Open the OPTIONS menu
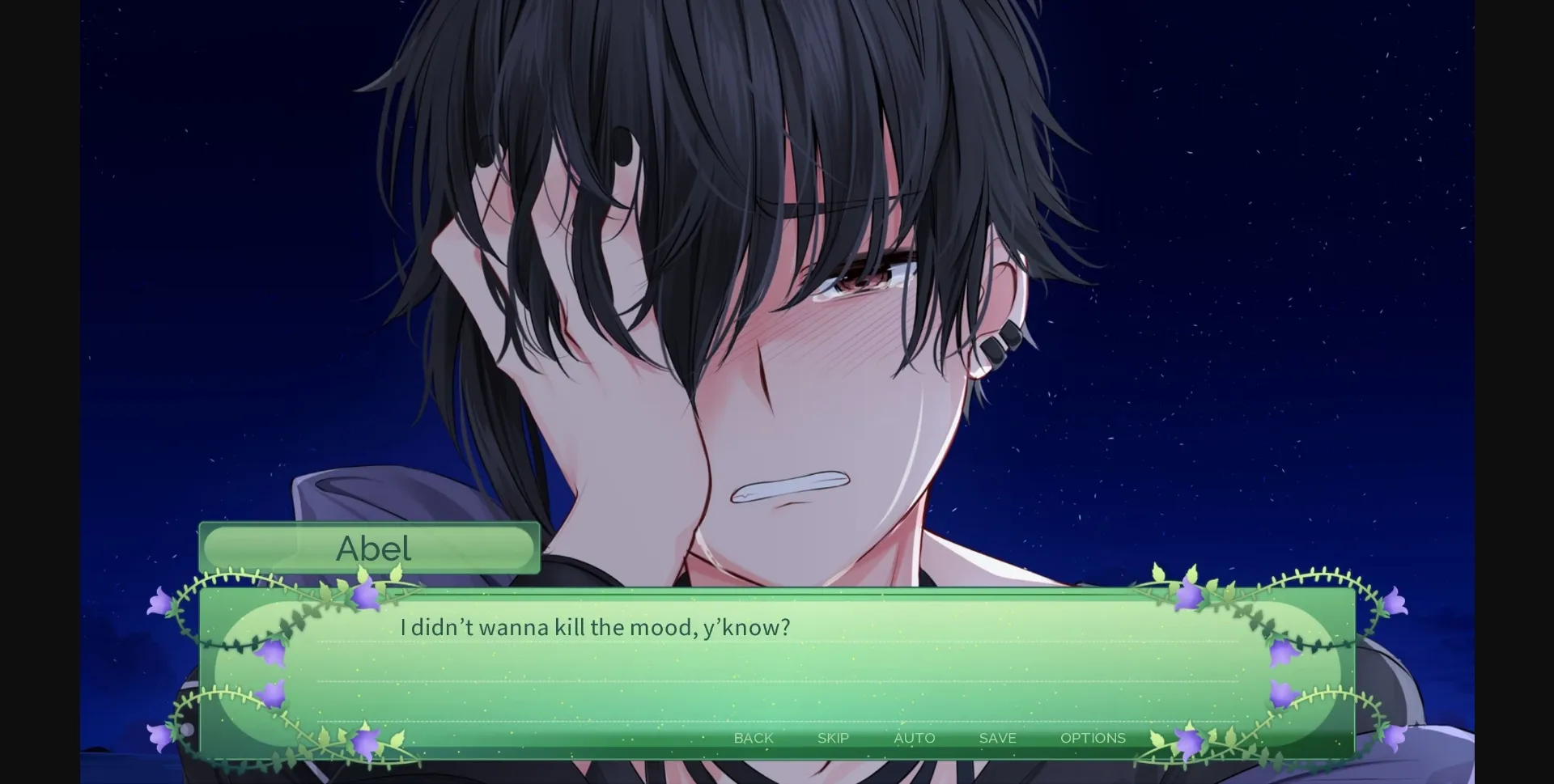The height and width of the screenshot is (784, 1554). click(1093, 737)
